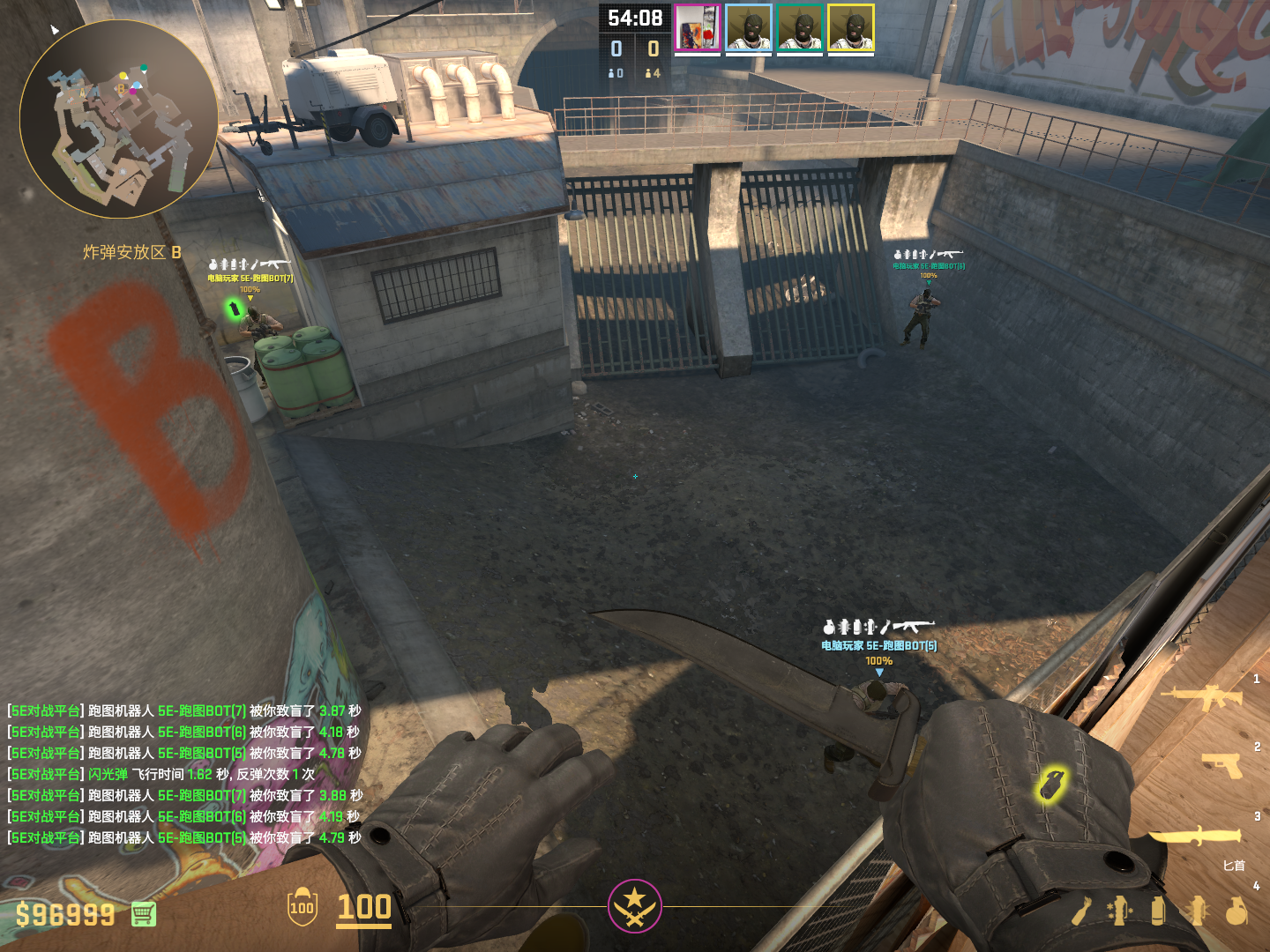This screenshot has height=952, width=1270.
Task: Switch to the rifle in slot 1
Action: coord(1201,698)
